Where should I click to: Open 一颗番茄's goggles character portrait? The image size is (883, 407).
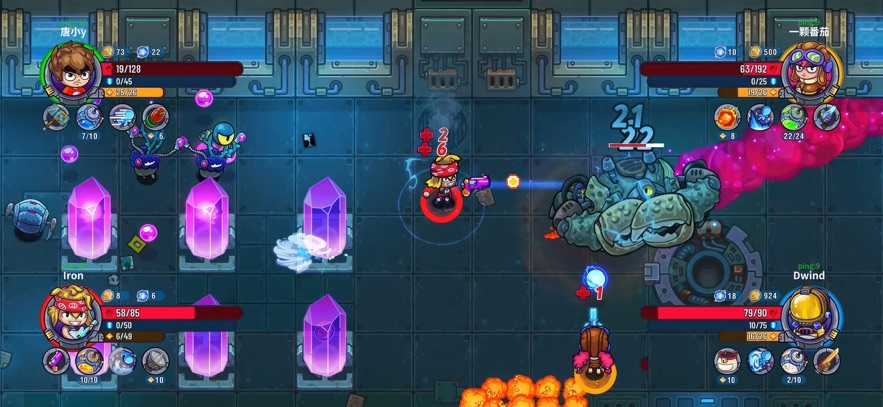(808, 72)
